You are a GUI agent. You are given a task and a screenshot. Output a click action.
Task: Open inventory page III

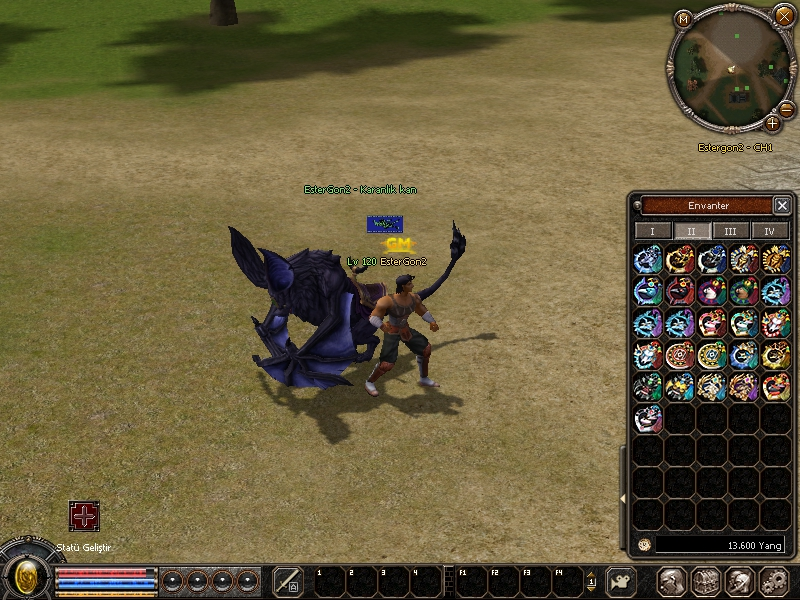click(731, 231)
